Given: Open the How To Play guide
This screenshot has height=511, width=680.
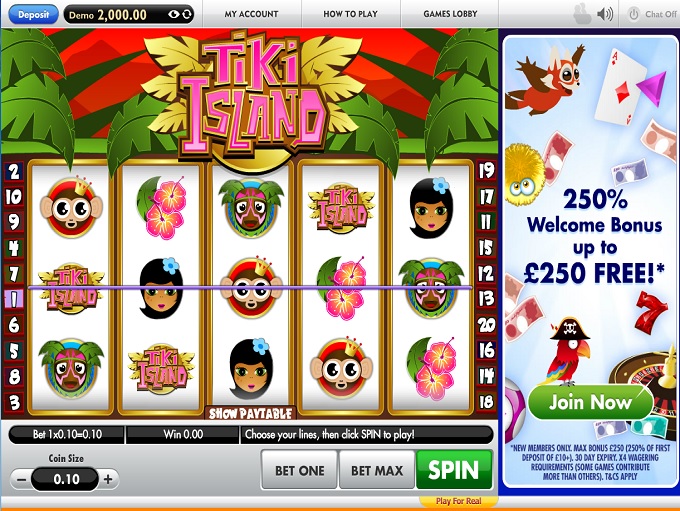Looking at the screenshot, I should (351, 15).
